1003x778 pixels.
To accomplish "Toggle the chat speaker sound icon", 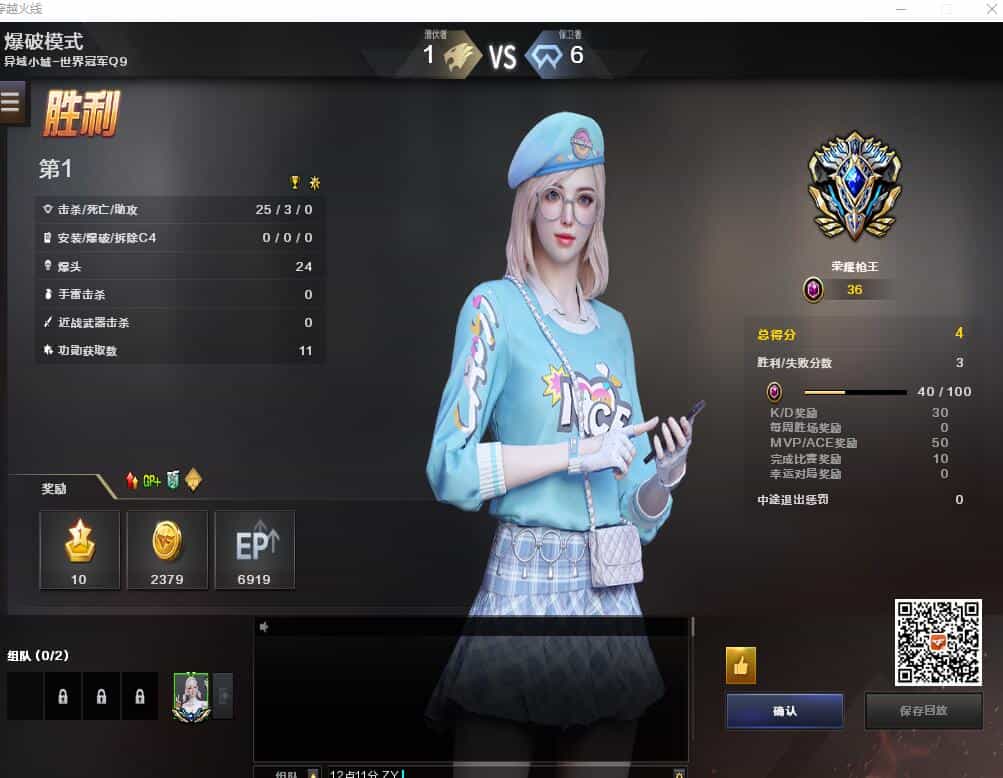I will (x=264, y=627).
